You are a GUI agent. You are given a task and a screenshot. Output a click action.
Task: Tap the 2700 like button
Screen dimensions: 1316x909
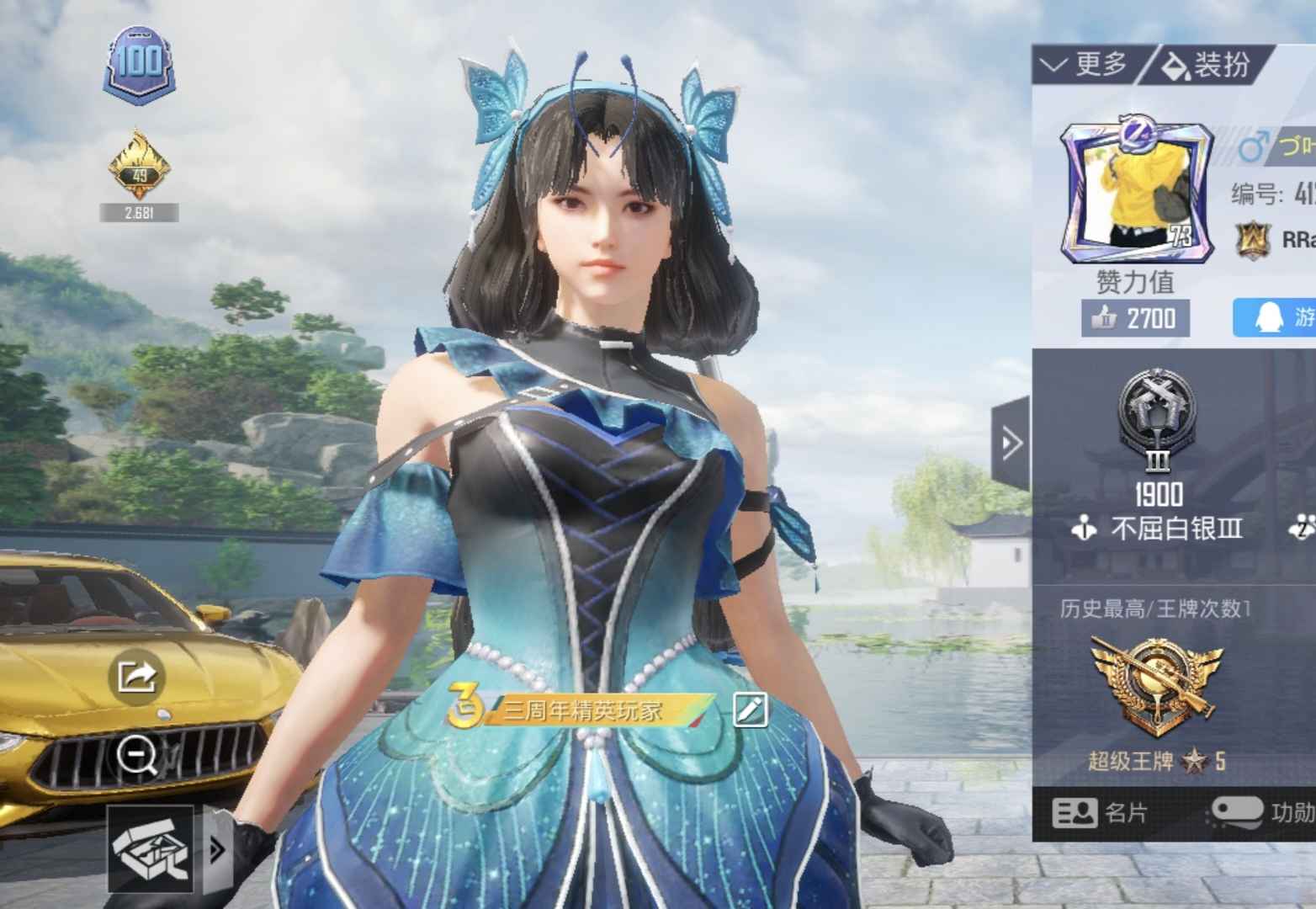(x=1136, y=318)
